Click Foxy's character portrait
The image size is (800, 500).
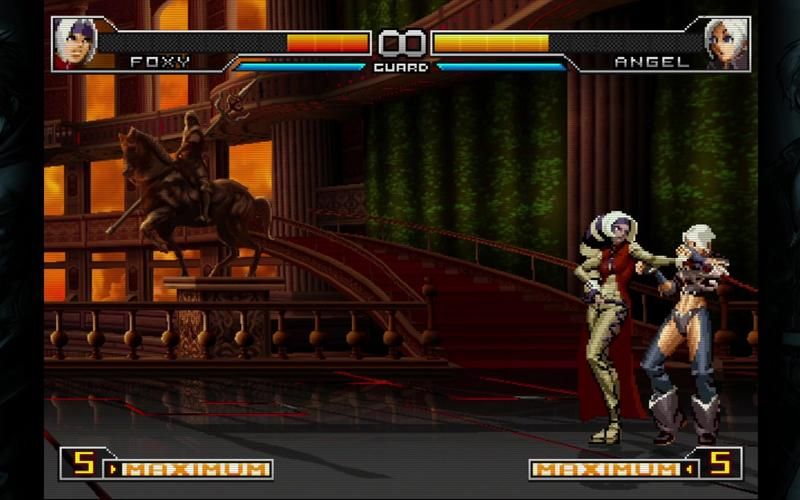click(x=73, y=44)
